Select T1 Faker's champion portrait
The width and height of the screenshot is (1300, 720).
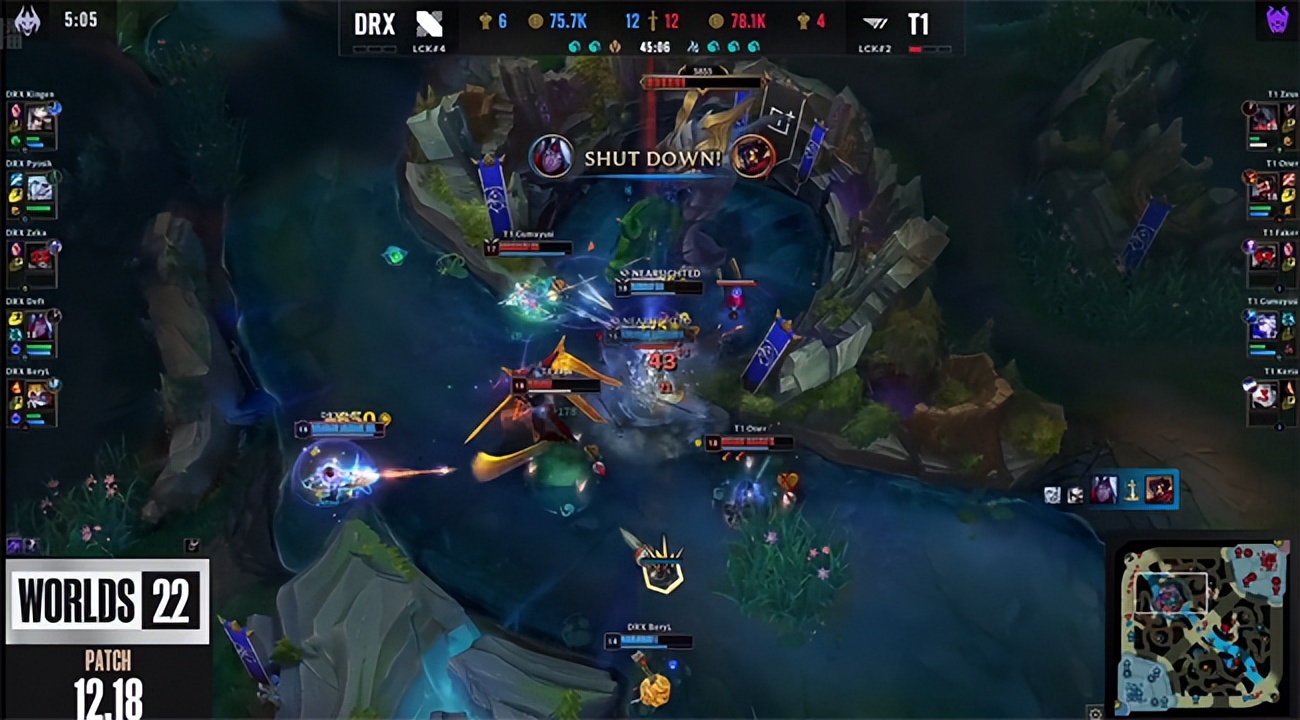[1264, 256]
